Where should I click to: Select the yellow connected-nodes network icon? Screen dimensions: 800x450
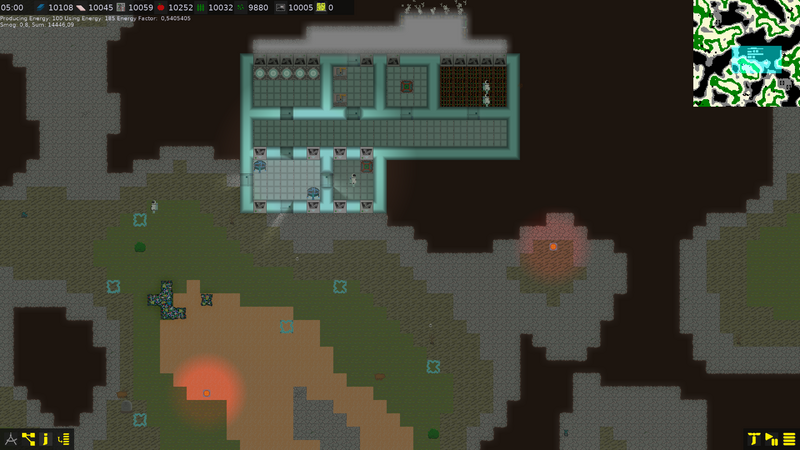[x=28, y=438]
